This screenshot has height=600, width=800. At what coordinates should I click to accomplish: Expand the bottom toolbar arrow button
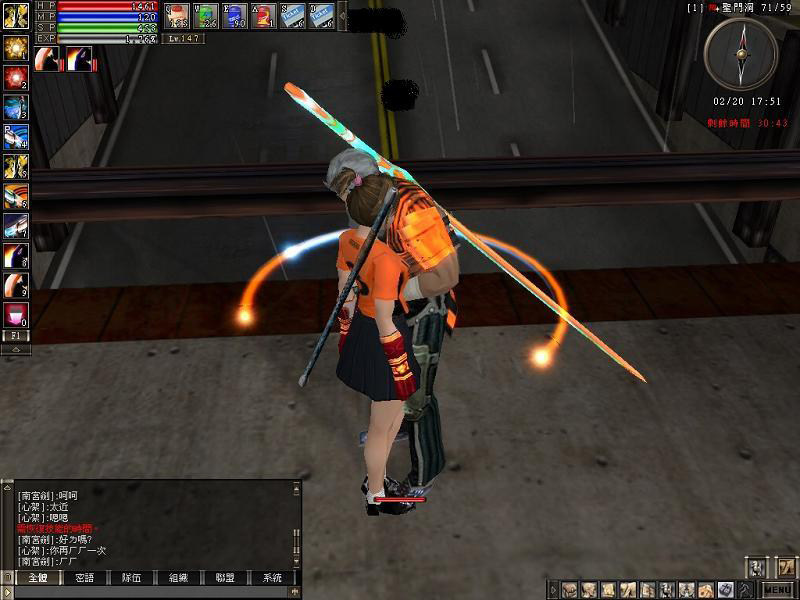(x=551, y=589)
